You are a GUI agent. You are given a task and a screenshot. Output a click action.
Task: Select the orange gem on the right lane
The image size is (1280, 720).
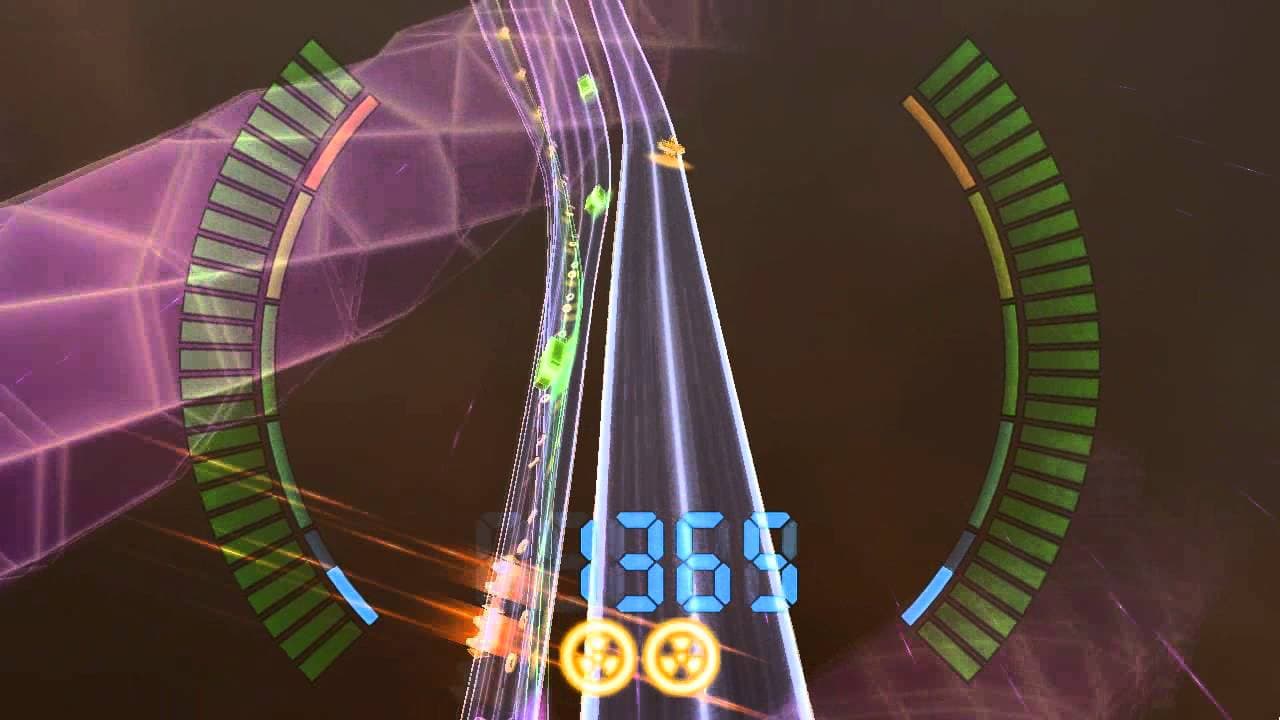coord(671,148)
